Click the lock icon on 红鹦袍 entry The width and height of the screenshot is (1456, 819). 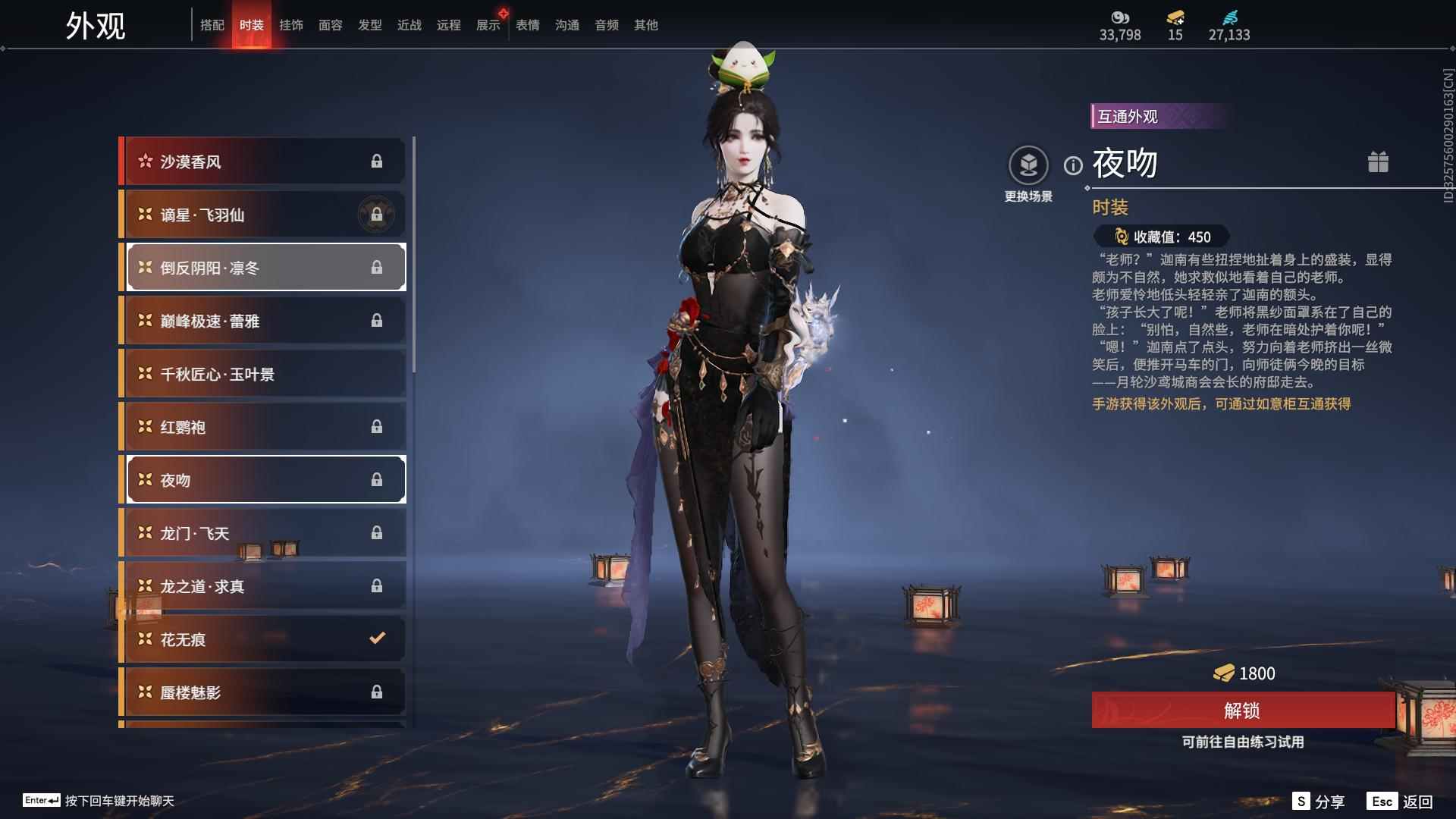(x=377, y=426)
